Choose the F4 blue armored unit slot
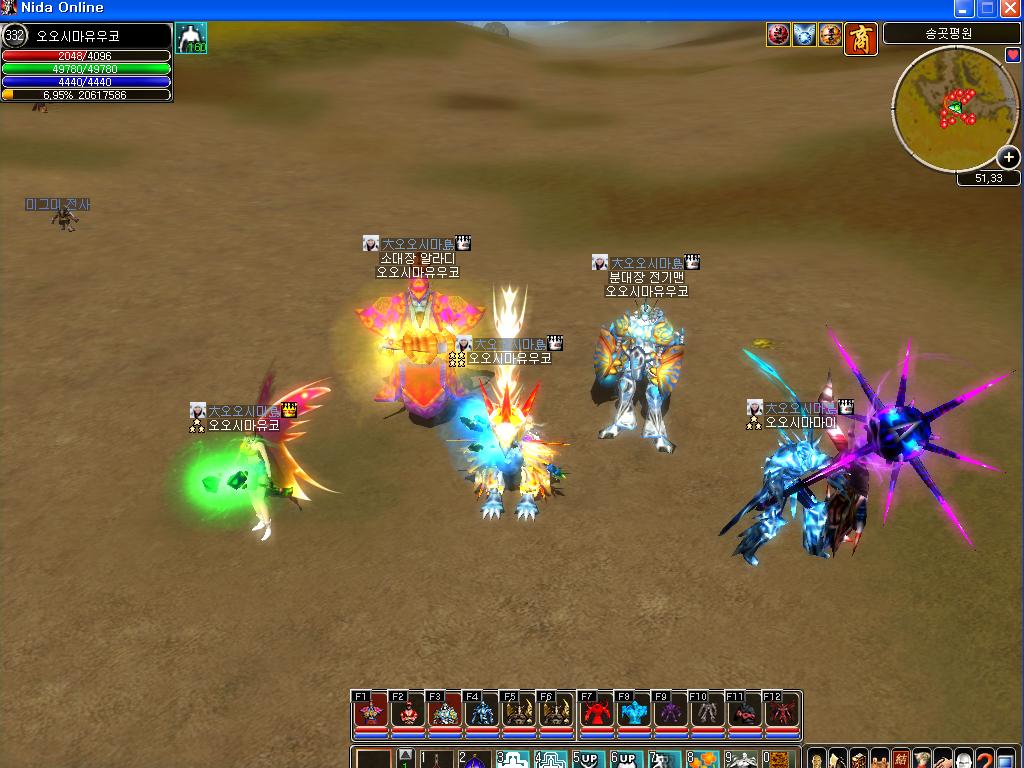 [483, 714]
